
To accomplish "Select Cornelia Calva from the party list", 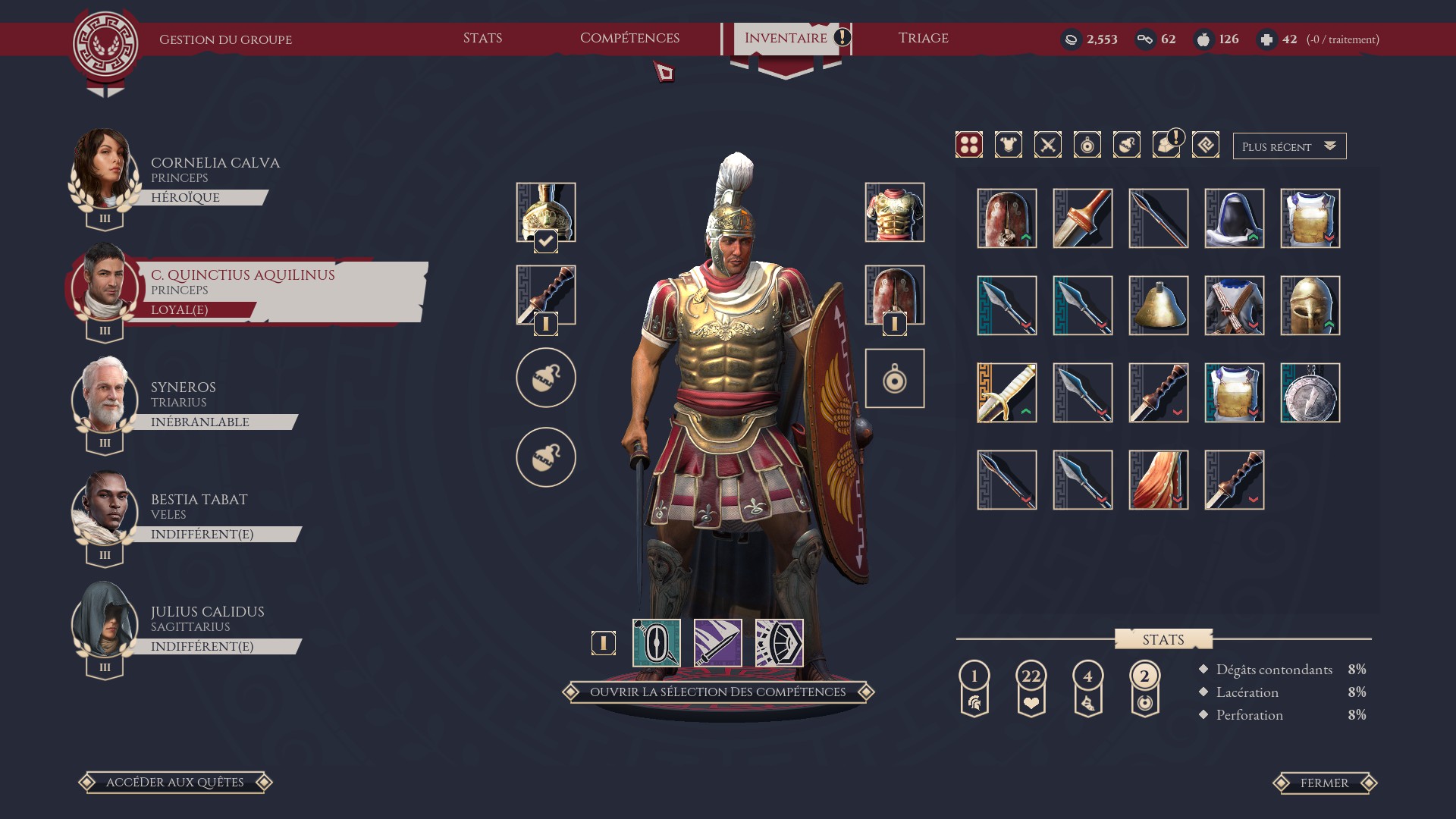I will pos(215,163).
